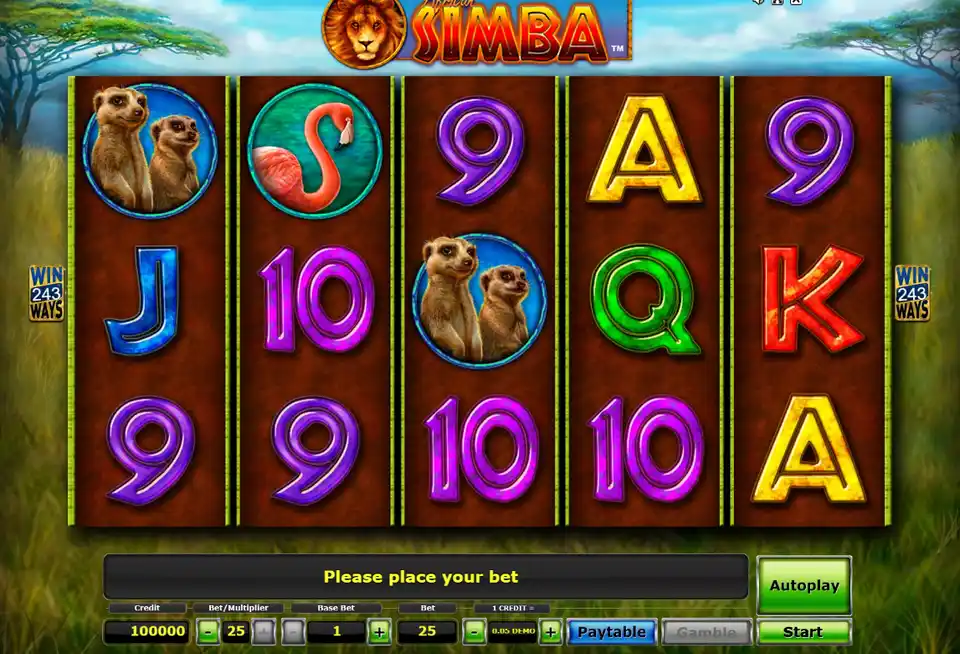Decrease the credit value with its minus button

pos(475,632)
